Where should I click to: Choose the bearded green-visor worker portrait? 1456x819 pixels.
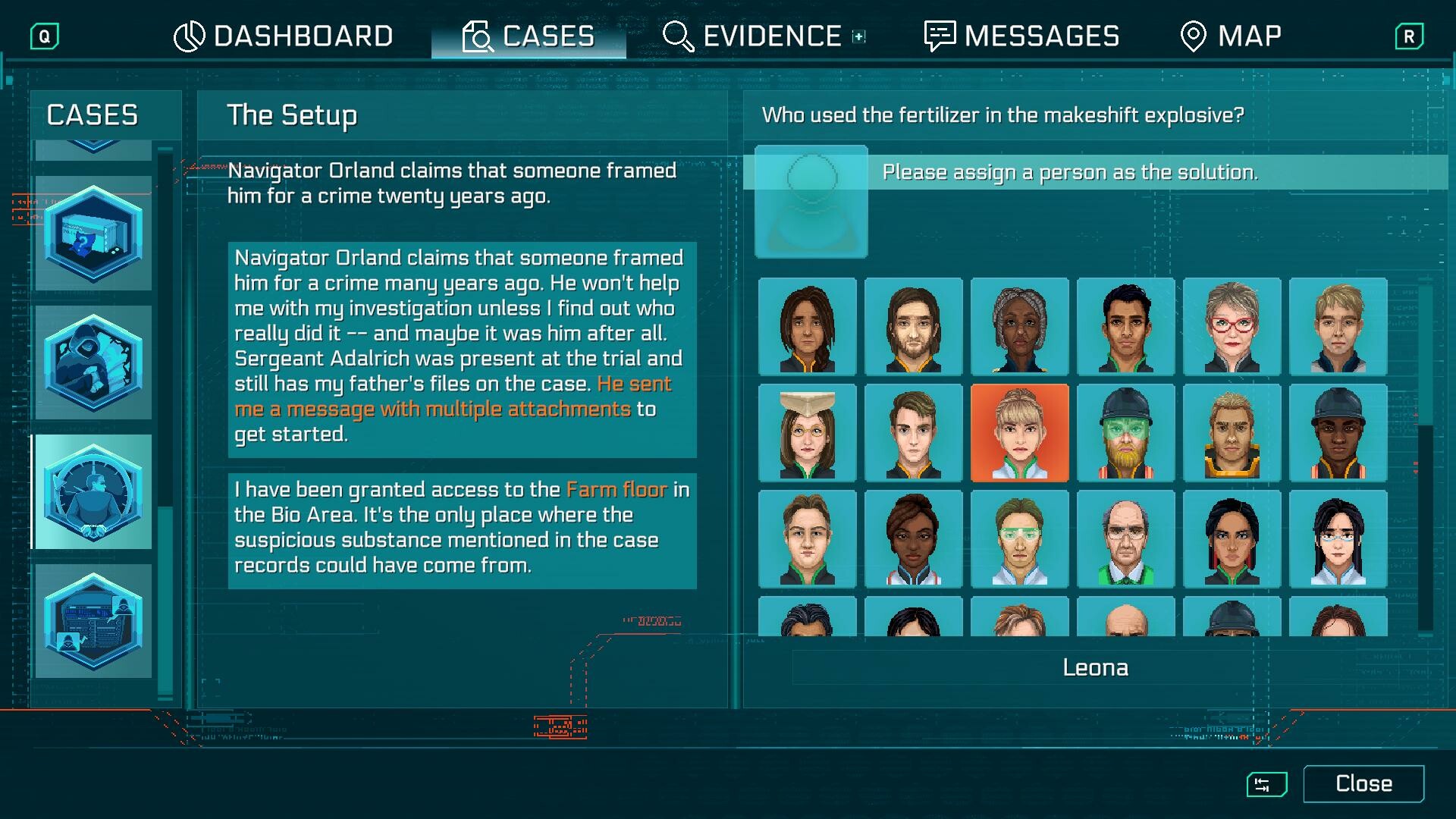pyautogui.click(x=1126, y=432)
